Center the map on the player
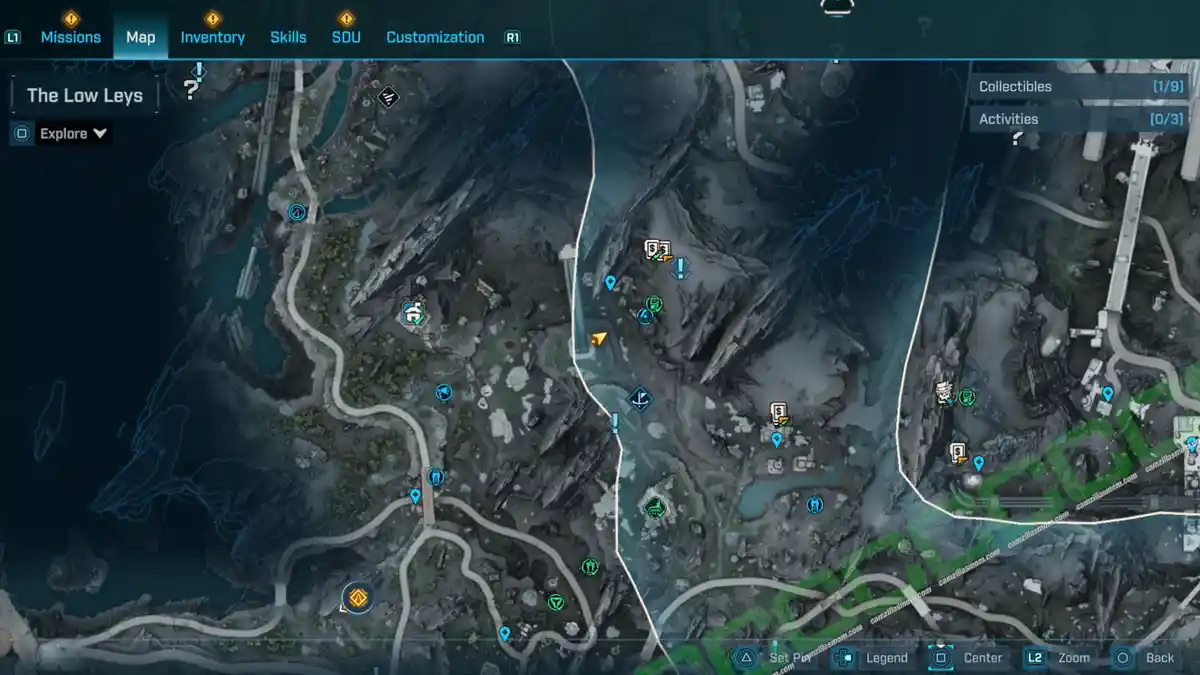Image resolution: width=1200 pixels, height=675 pixels. click(x=968, y=657)
